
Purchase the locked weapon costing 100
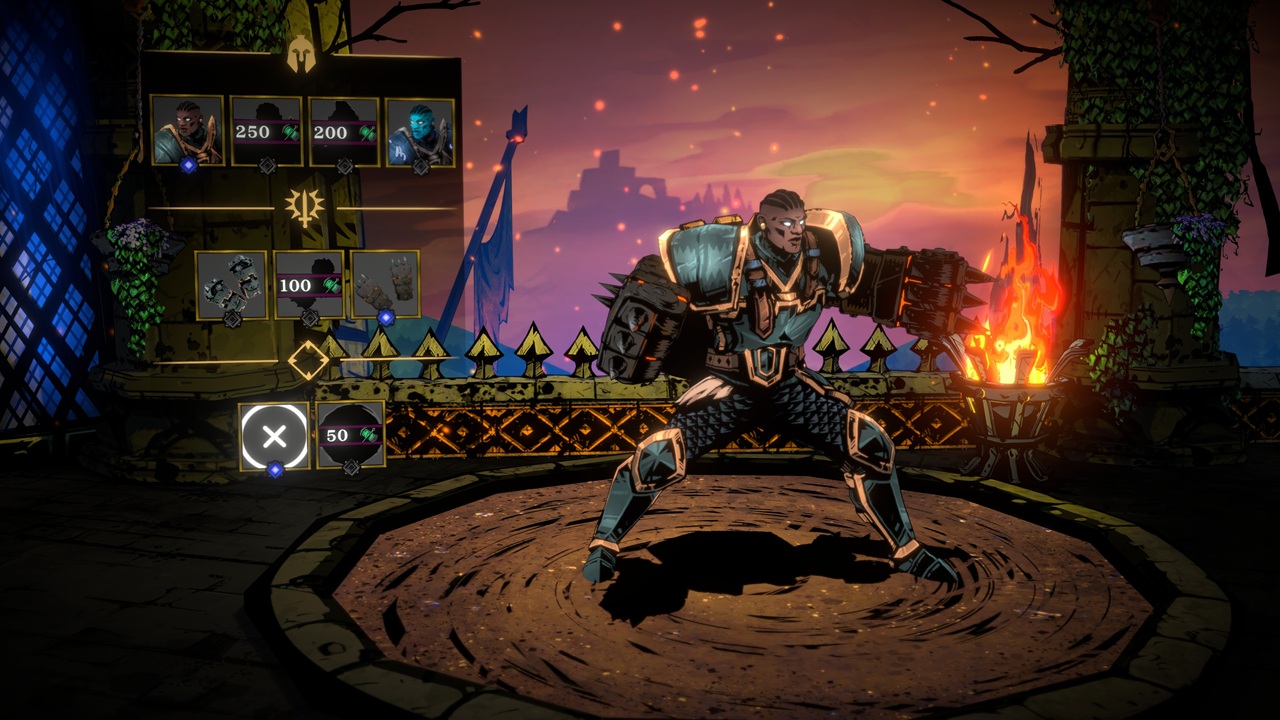pos(309,285)
